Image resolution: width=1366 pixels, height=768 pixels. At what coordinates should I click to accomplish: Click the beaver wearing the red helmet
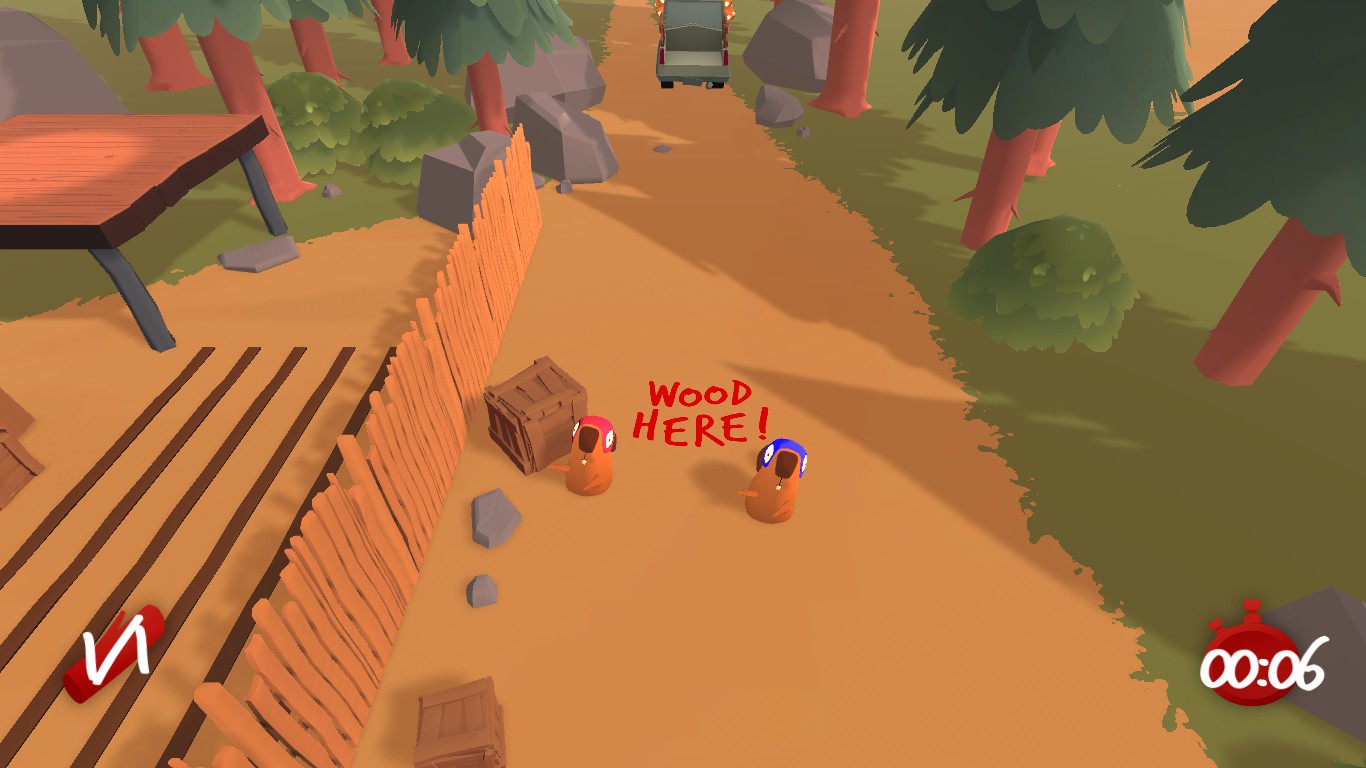[588, 455]
